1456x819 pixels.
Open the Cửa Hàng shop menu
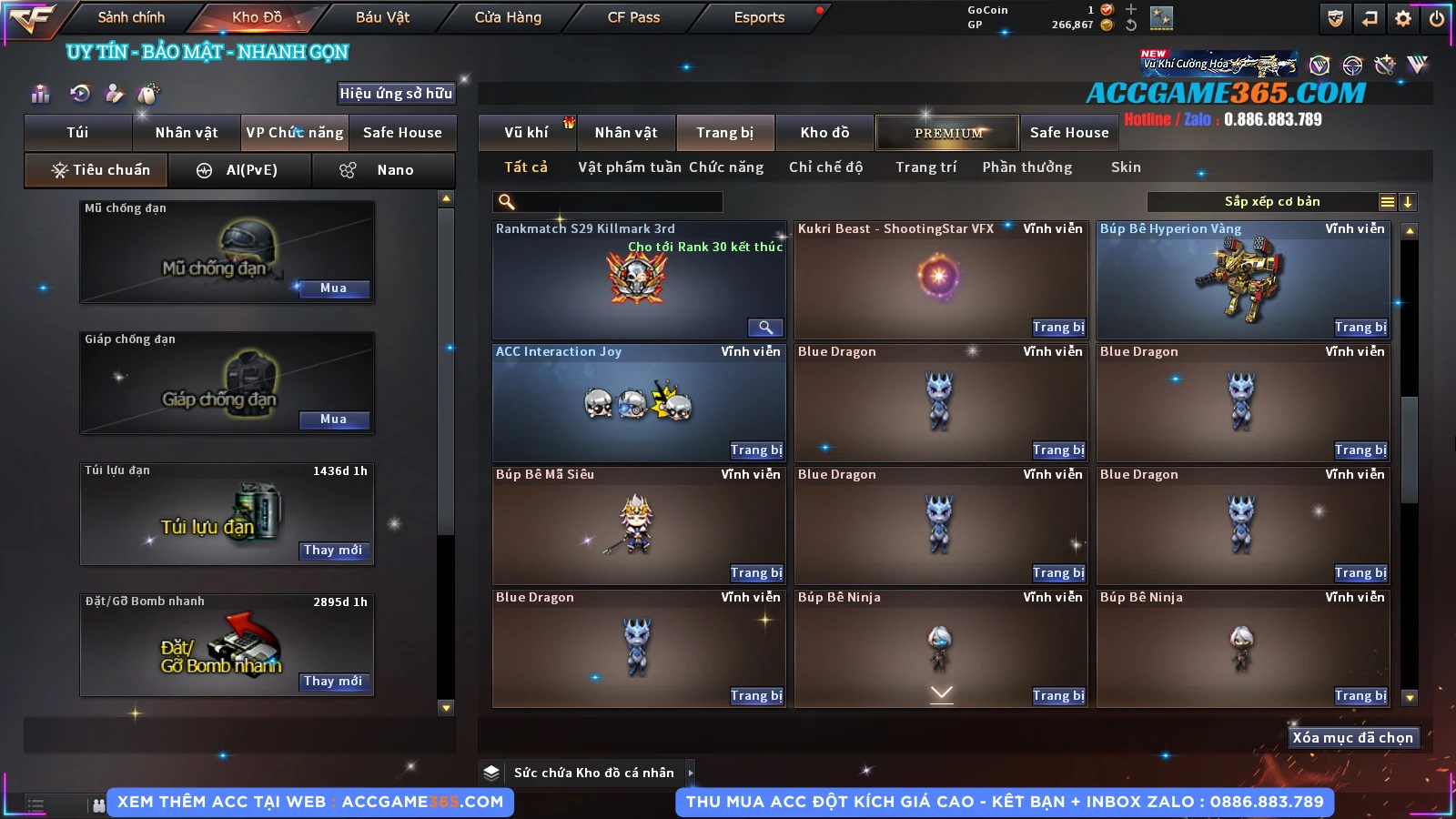pyautogui.click(x=508, y=17)
